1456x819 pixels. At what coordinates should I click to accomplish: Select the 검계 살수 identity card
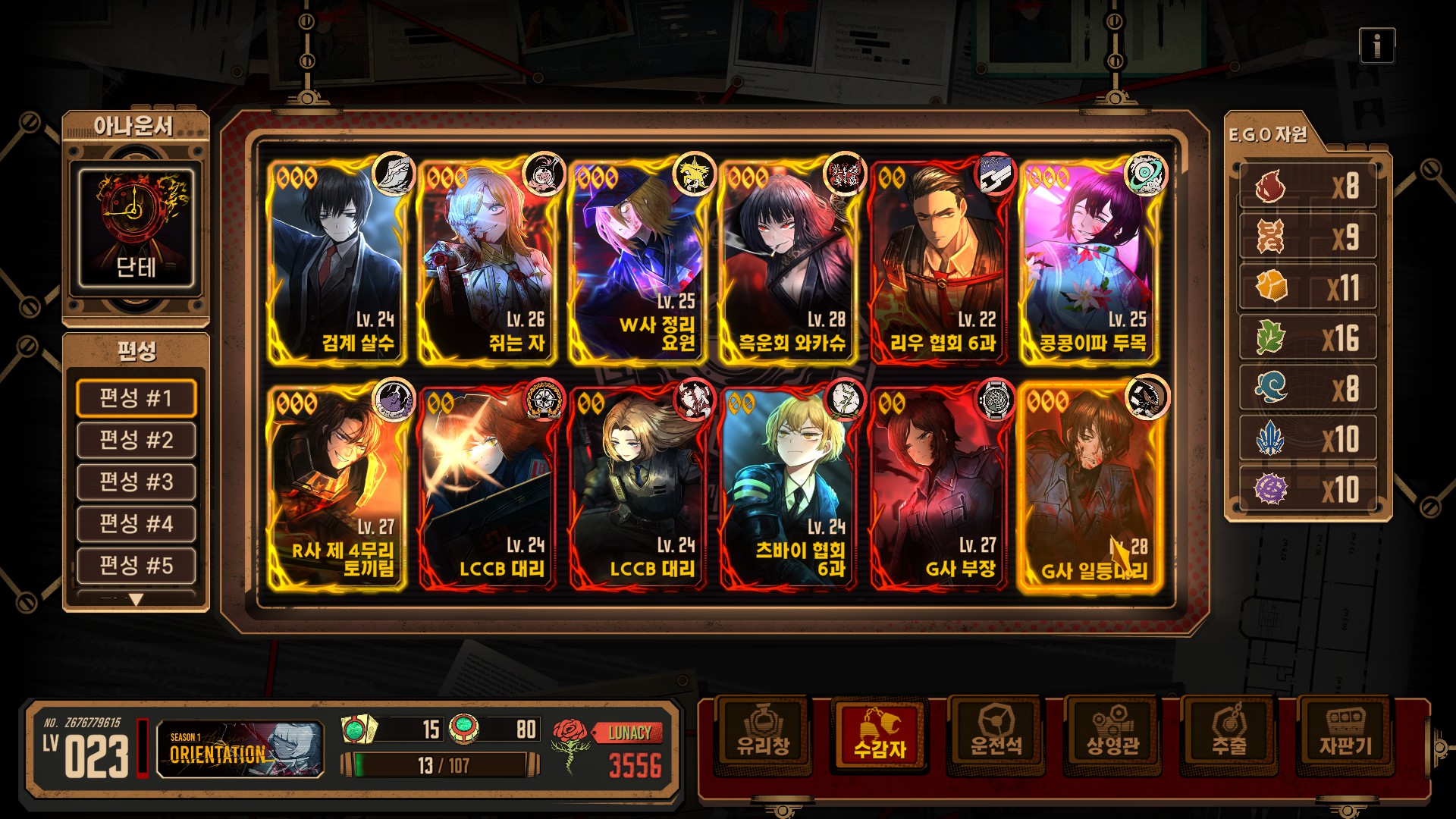[x=336, y=262]
